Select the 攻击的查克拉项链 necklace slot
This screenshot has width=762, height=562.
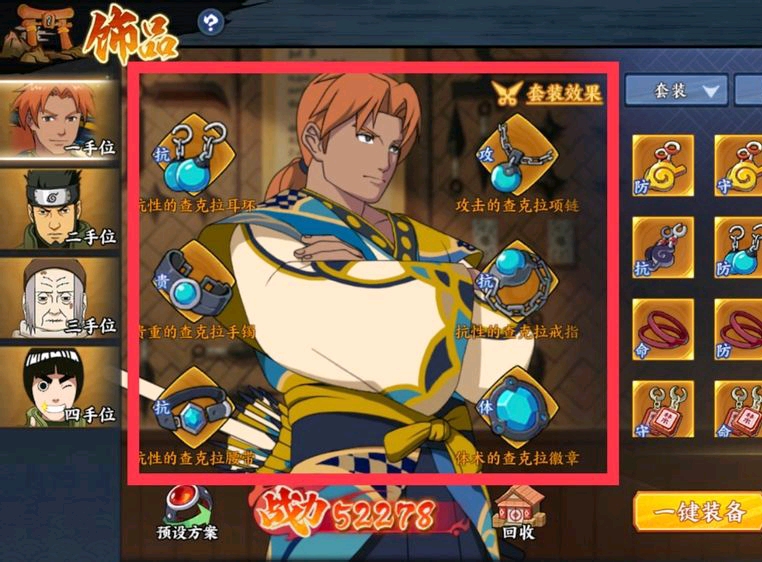[515, 158]
